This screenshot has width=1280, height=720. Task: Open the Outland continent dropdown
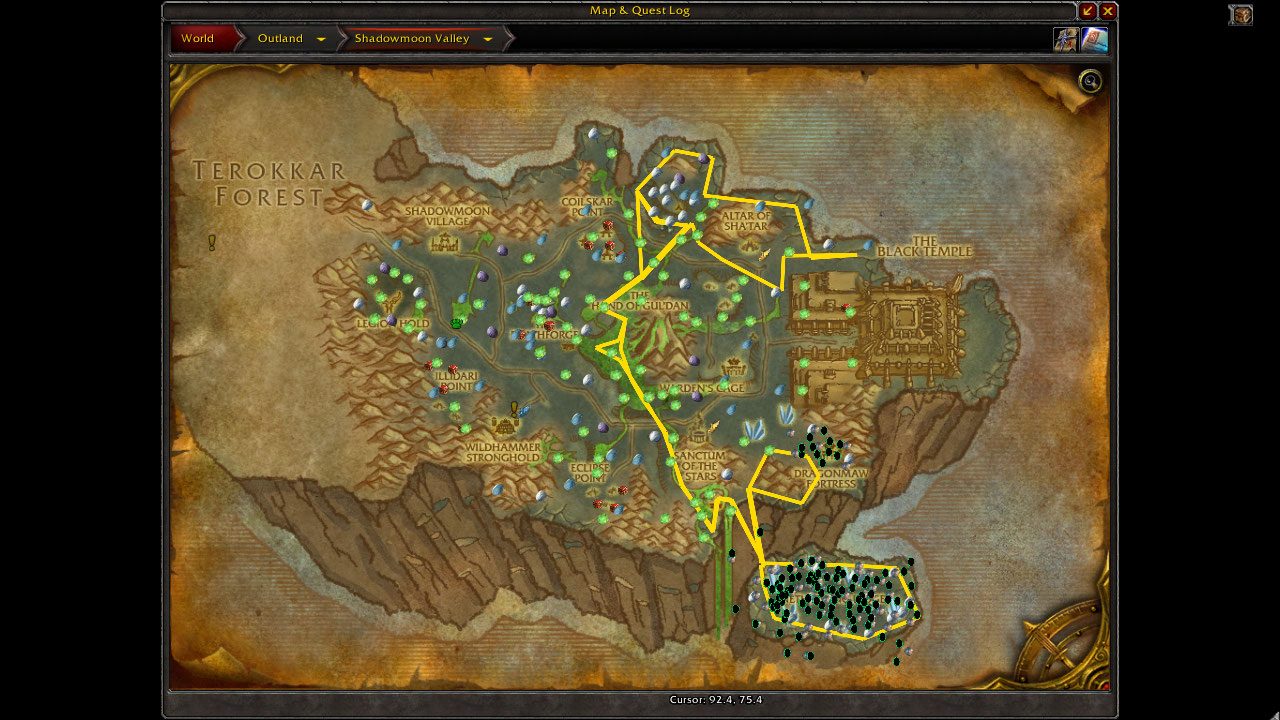[321, 39]
